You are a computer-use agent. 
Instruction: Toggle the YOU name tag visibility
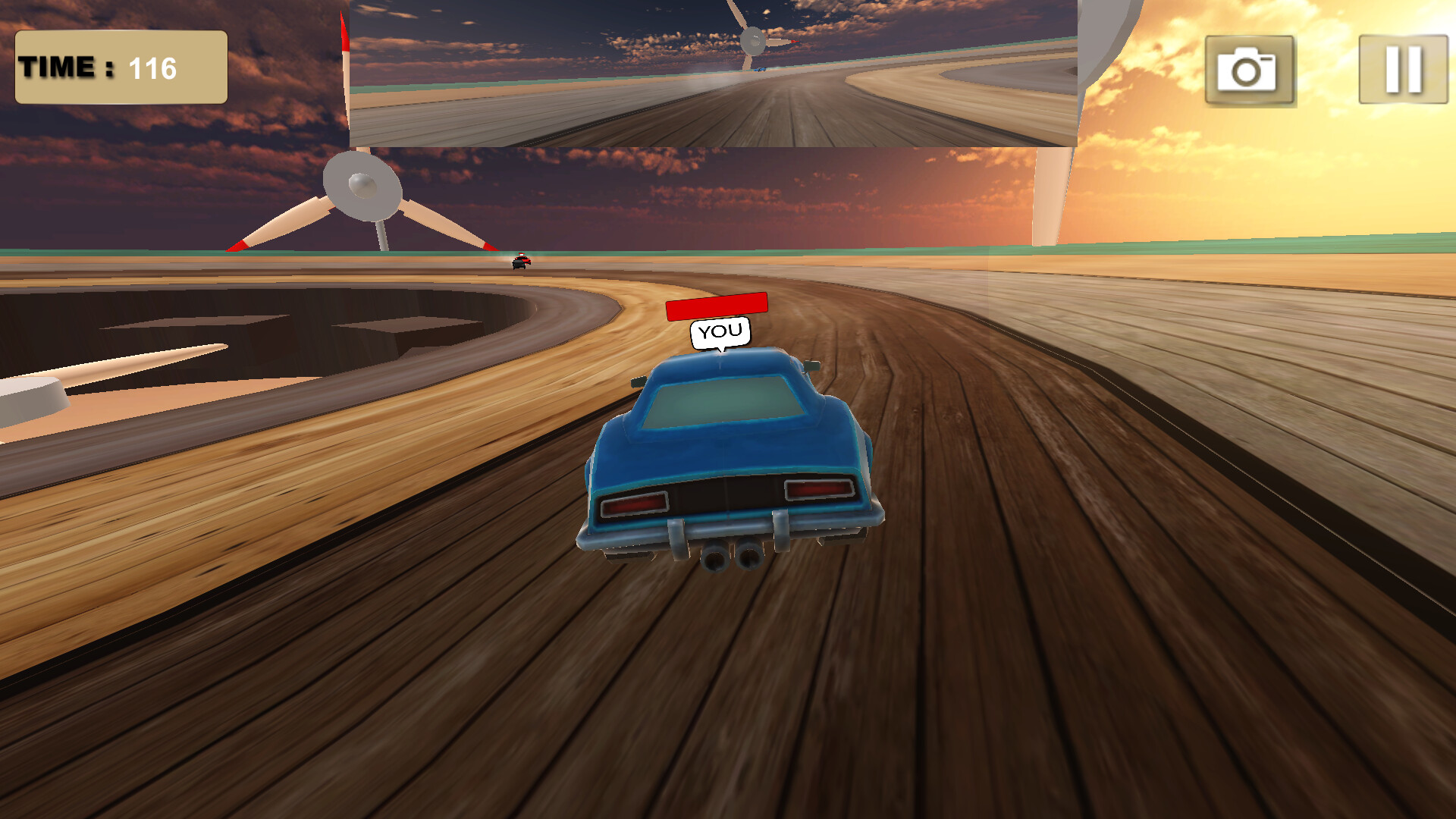click(719, 330)
